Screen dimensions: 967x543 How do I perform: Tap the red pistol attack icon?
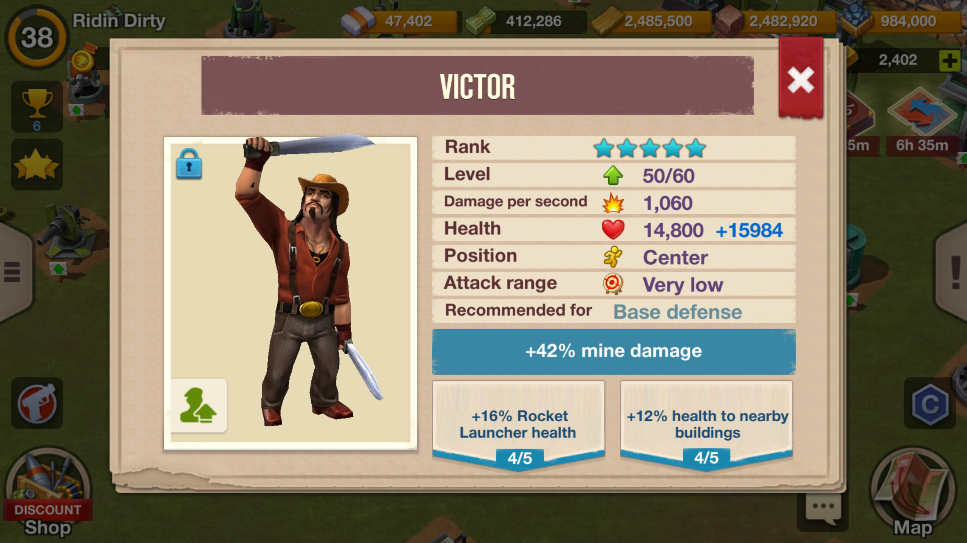37,403
